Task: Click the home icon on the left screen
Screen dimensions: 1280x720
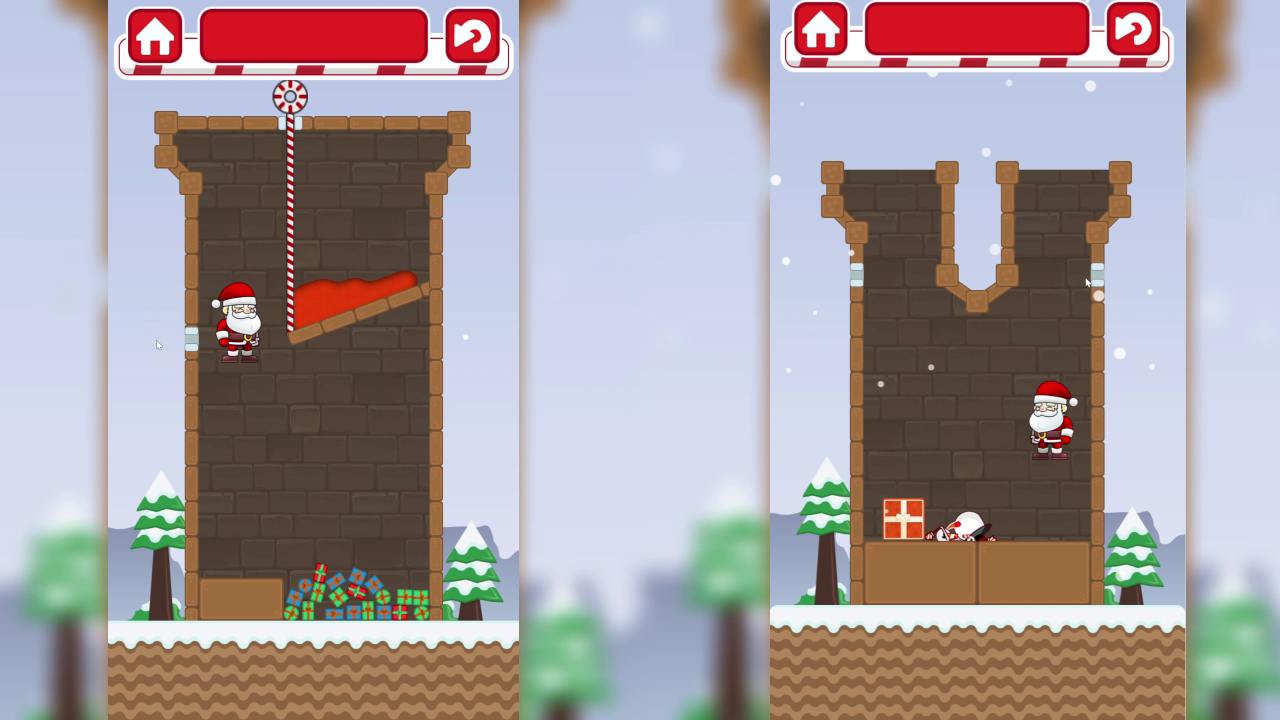Action: coord(155,37)
